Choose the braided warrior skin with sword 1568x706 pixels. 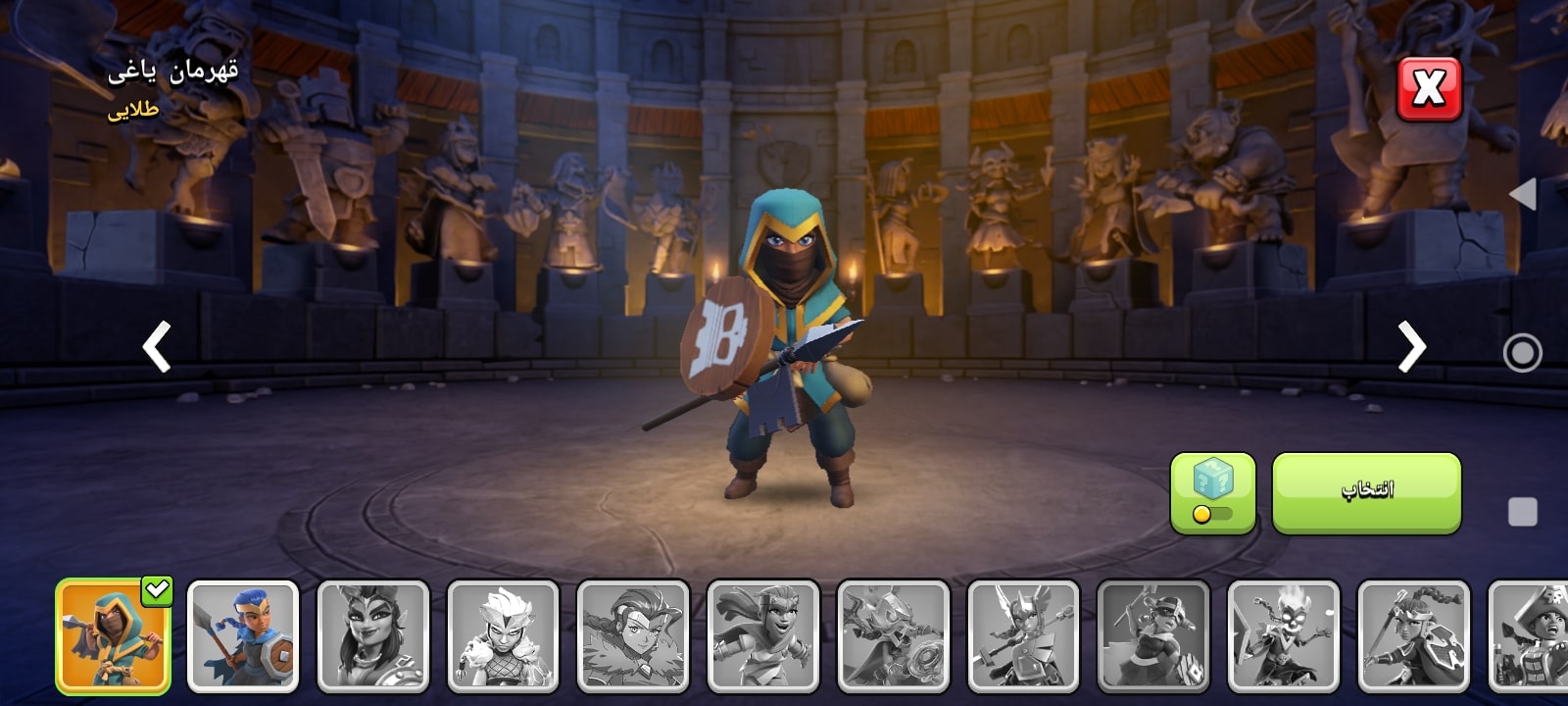tap(1414, 636)
